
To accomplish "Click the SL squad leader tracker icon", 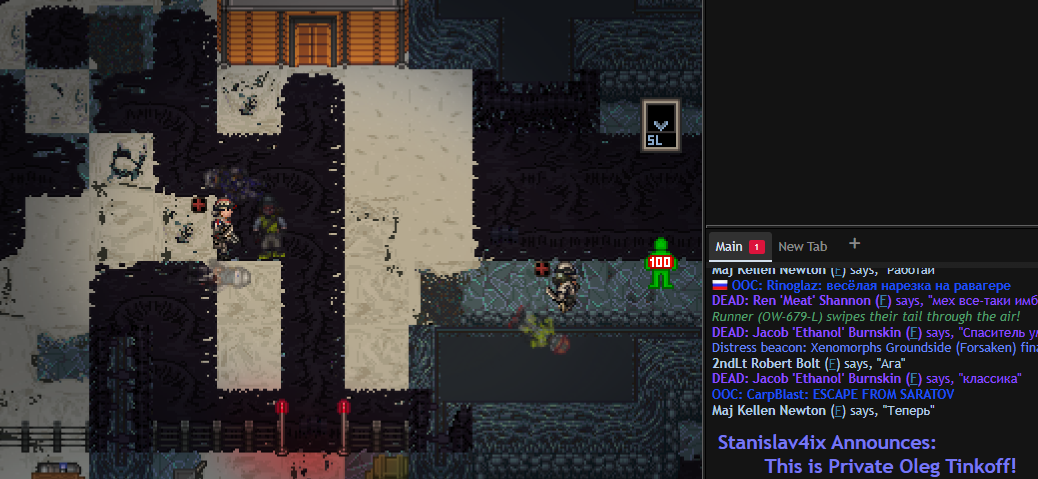I will (x=660, y=126).
